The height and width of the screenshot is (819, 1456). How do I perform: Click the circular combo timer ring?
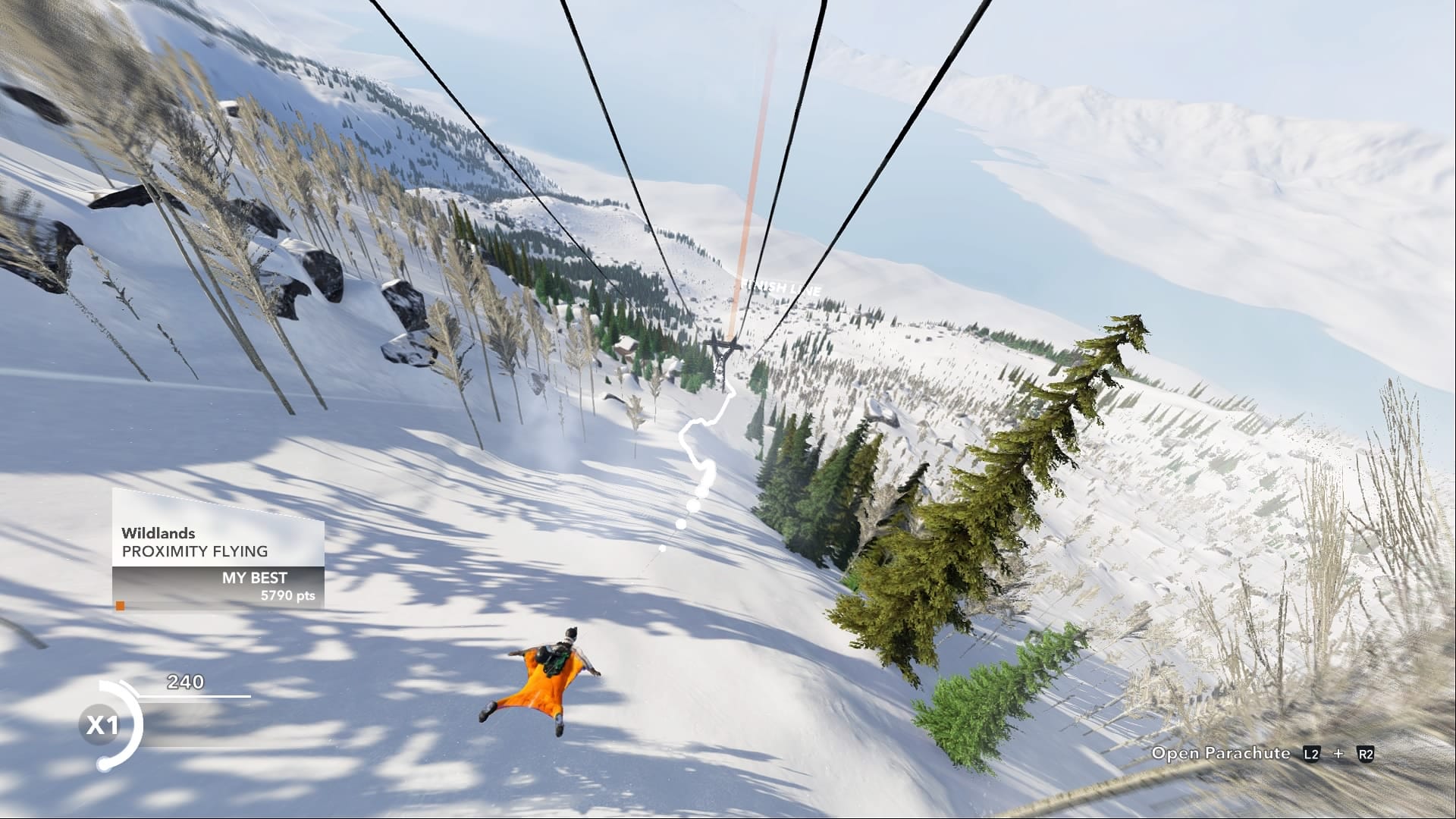[114, 724]
